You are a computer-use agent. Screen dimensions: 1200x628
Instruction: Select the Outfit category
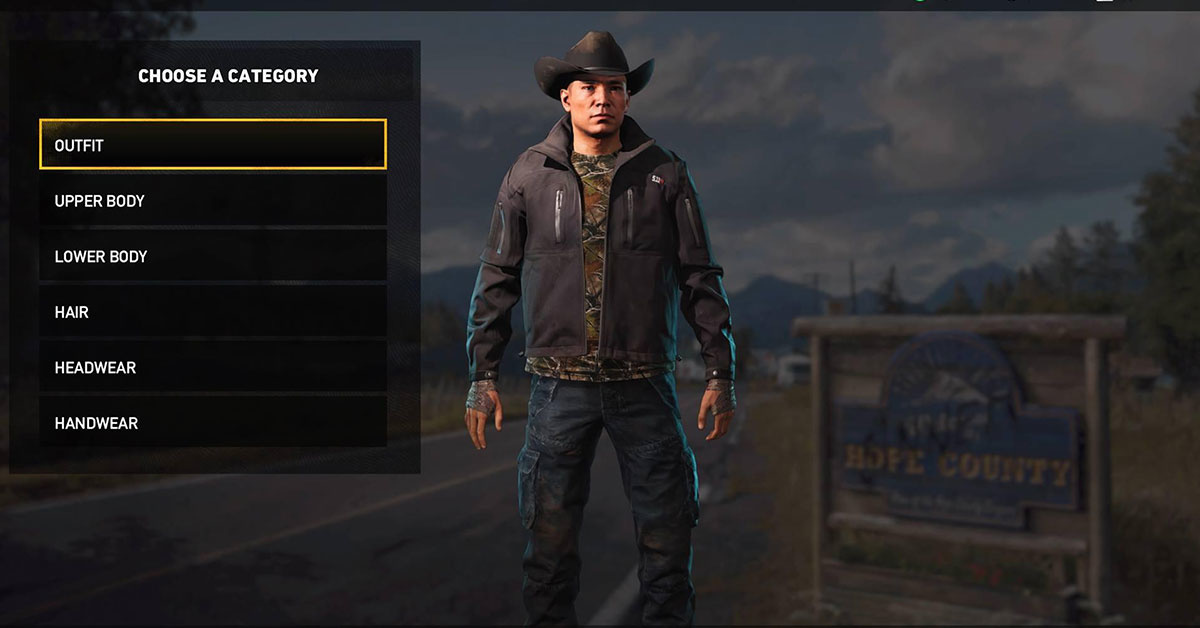[212, 145]
